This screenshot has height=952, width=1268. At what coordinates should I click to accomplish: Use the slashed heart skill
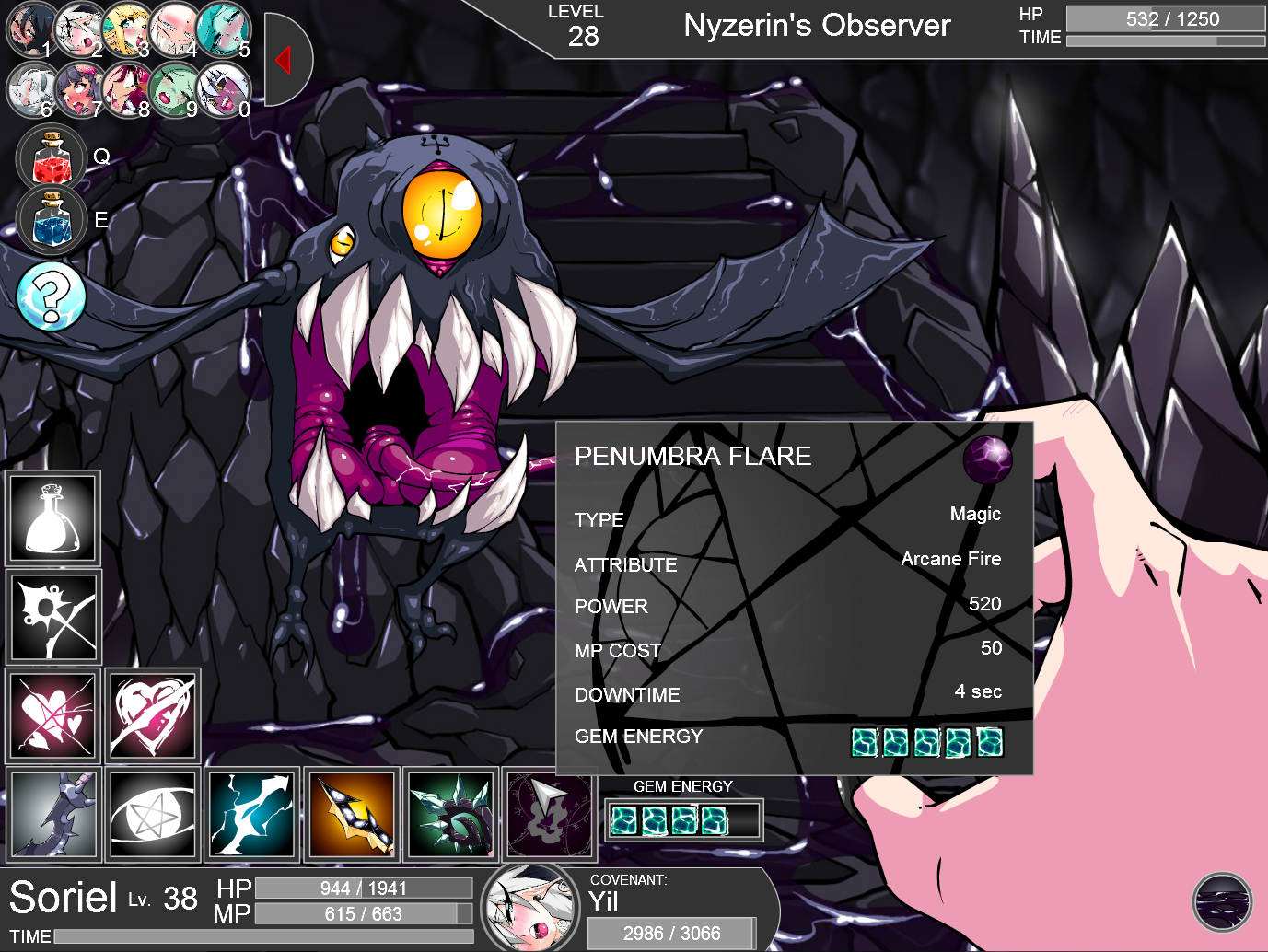point(153,715)
